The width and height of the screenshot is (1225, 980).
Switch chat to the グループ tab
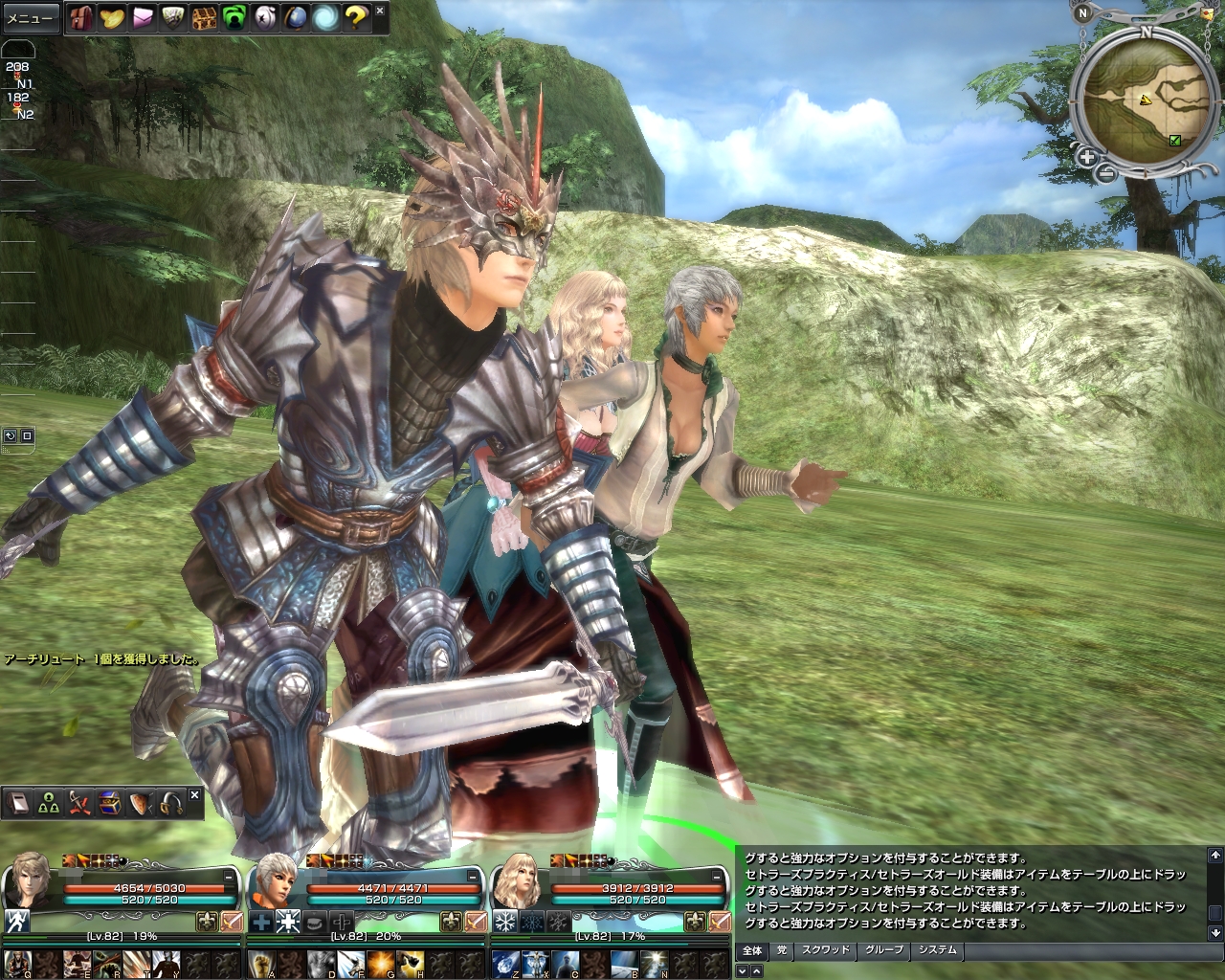[883, 950]
